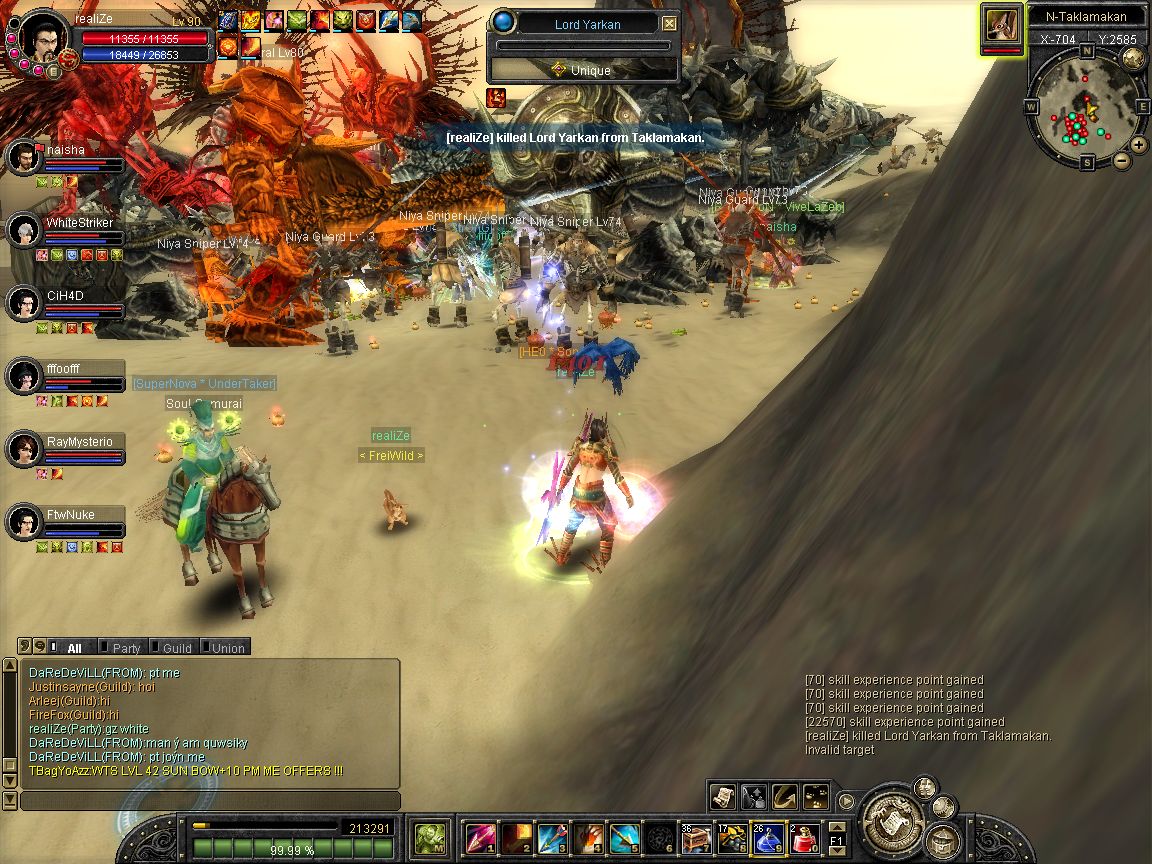Open the paw print pet menu icon

tap(816, 796)
